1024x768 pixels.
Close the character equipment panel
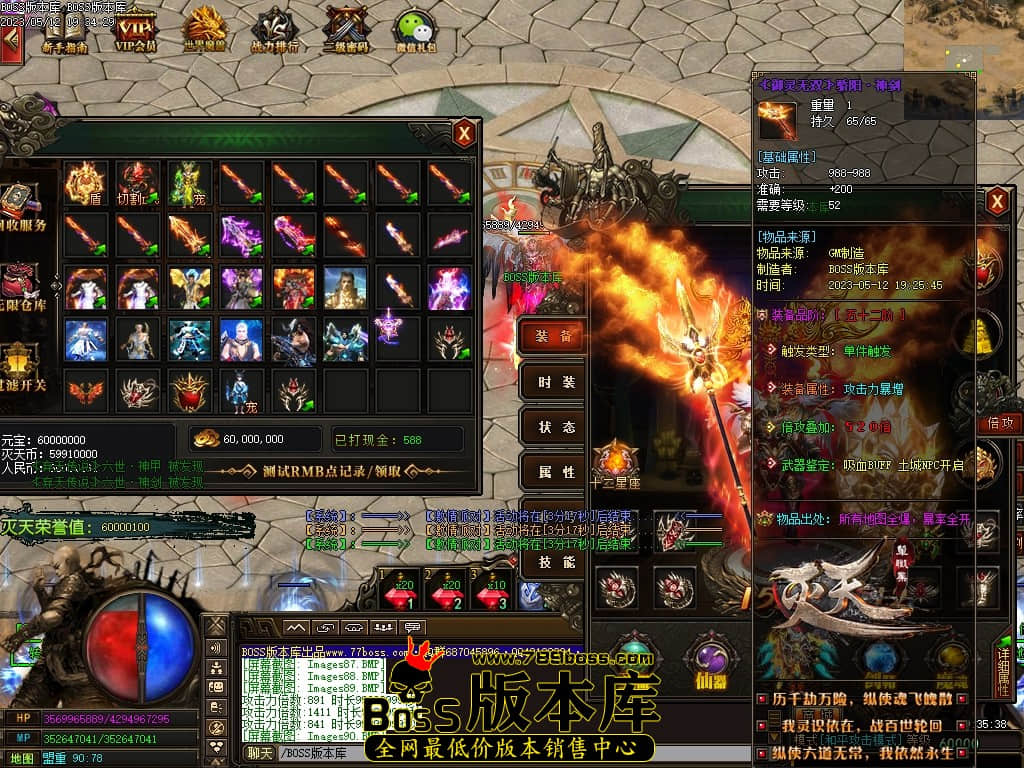tap(996, 203)
